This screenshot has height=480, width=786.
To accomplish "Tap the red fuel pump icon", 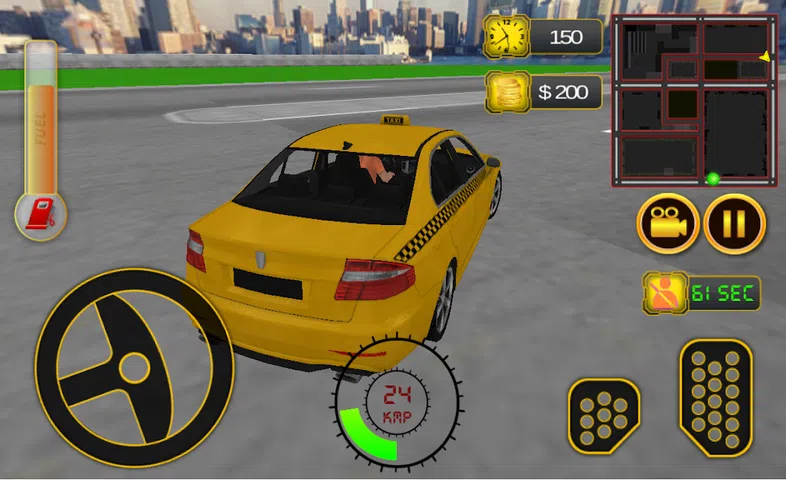I will pyautogui.click(x=41, y=214).
